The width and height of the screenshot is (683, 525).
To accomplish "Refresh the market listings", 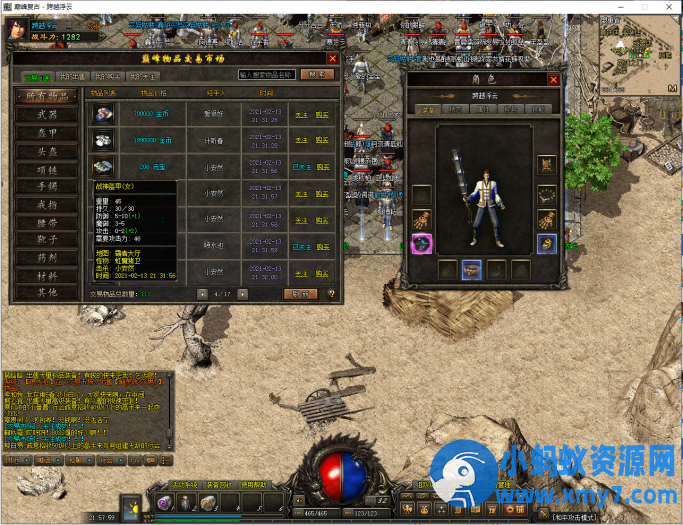I will click(299, 294).
